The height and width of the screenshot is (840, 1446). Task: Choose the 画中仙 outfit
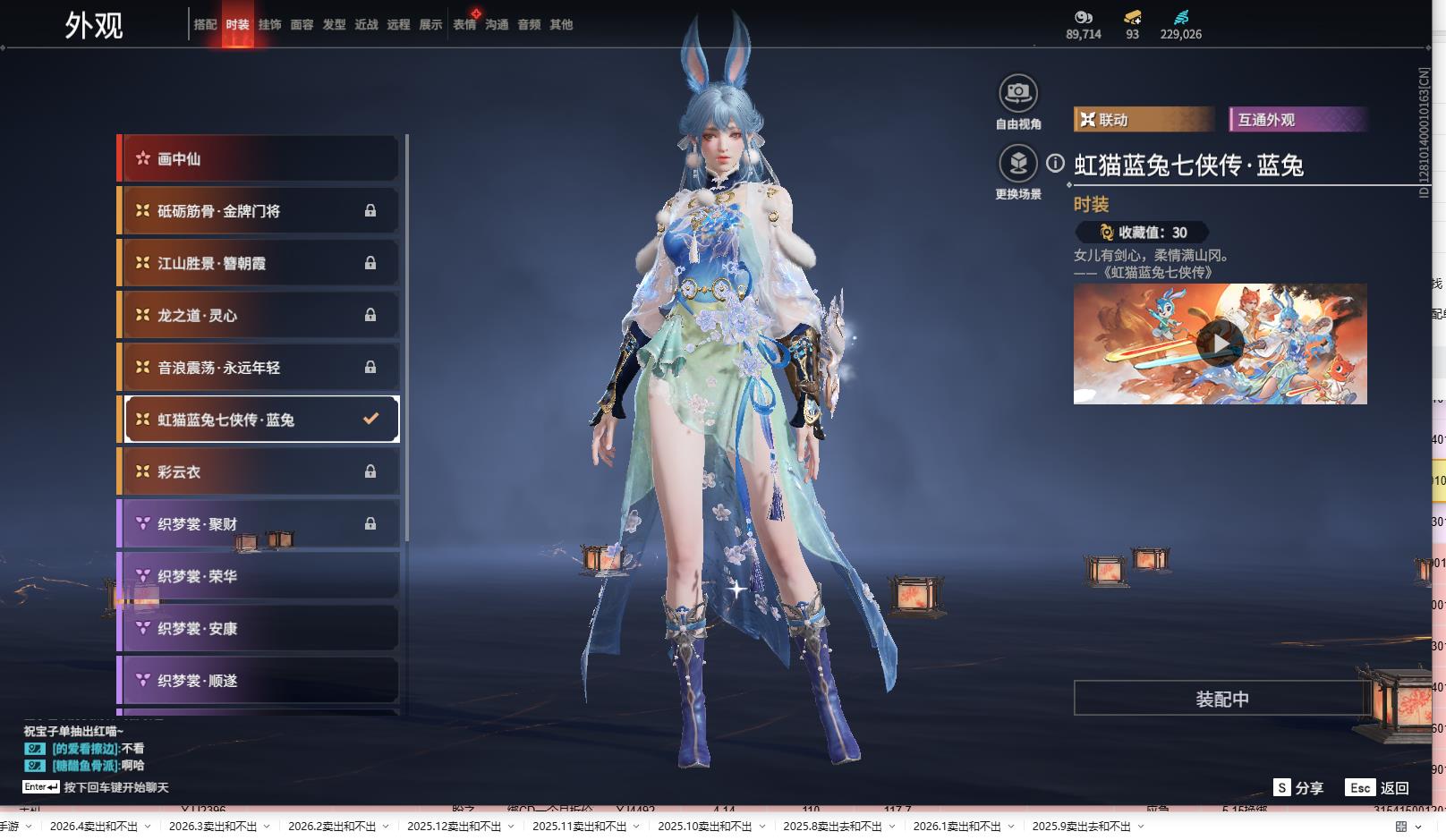(259, 159)
